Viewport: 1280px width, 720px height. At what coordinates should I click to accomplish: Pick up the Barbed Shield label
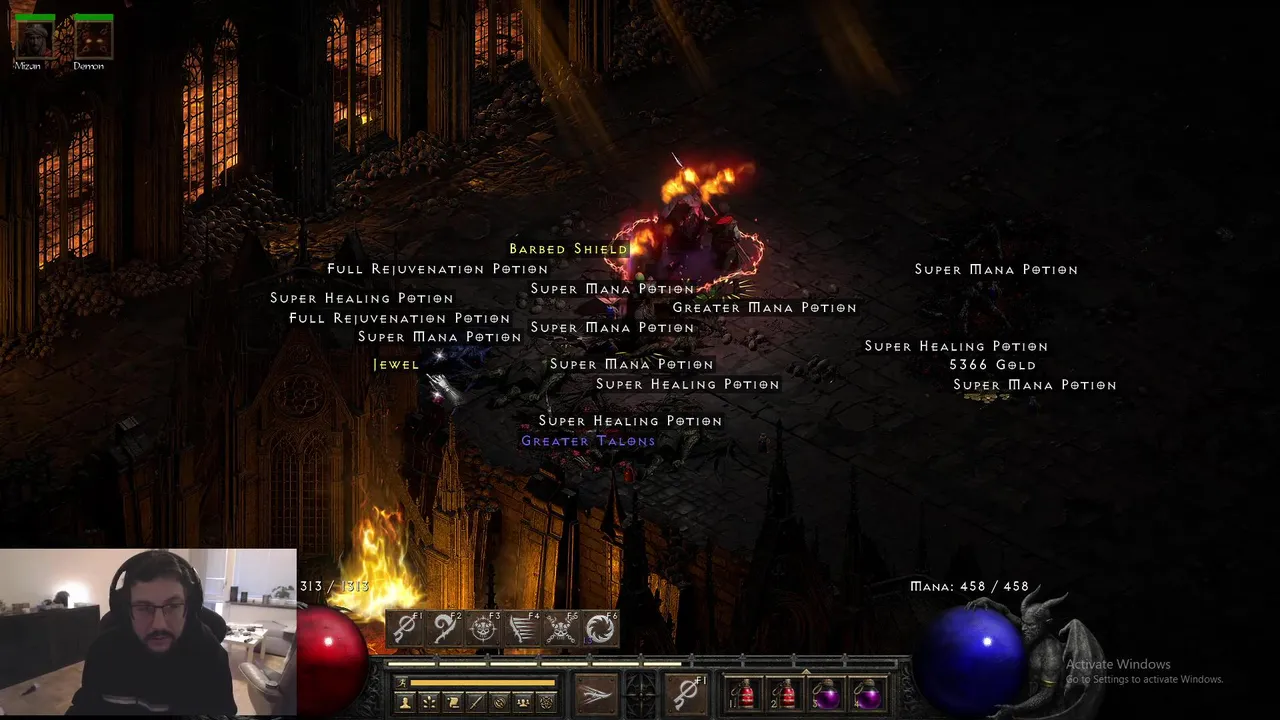(568, 249)
